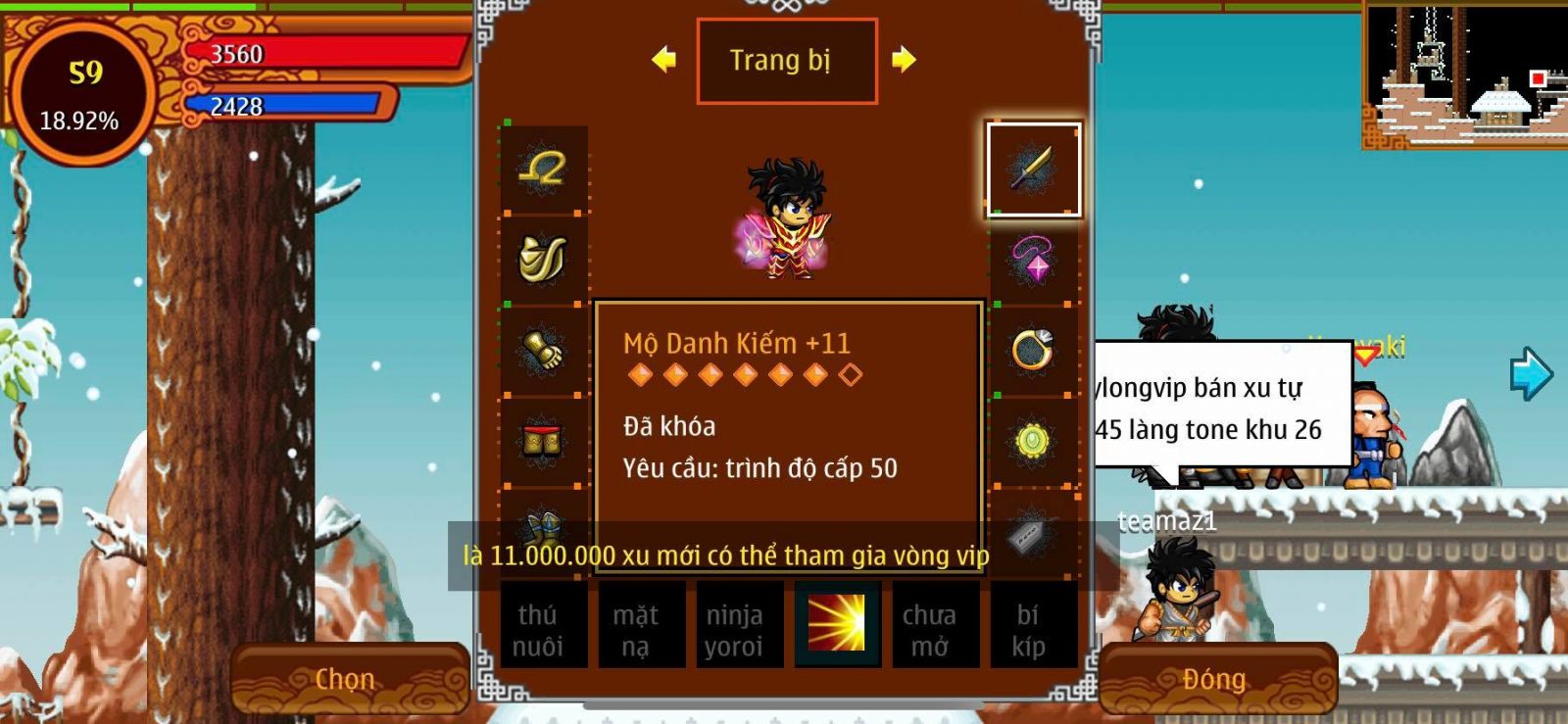The width and height of the screenshot is (1568, 724).
Task: Choose the gold ring equipment slot
Action: pyautogui.click(x=1033, y=350)
